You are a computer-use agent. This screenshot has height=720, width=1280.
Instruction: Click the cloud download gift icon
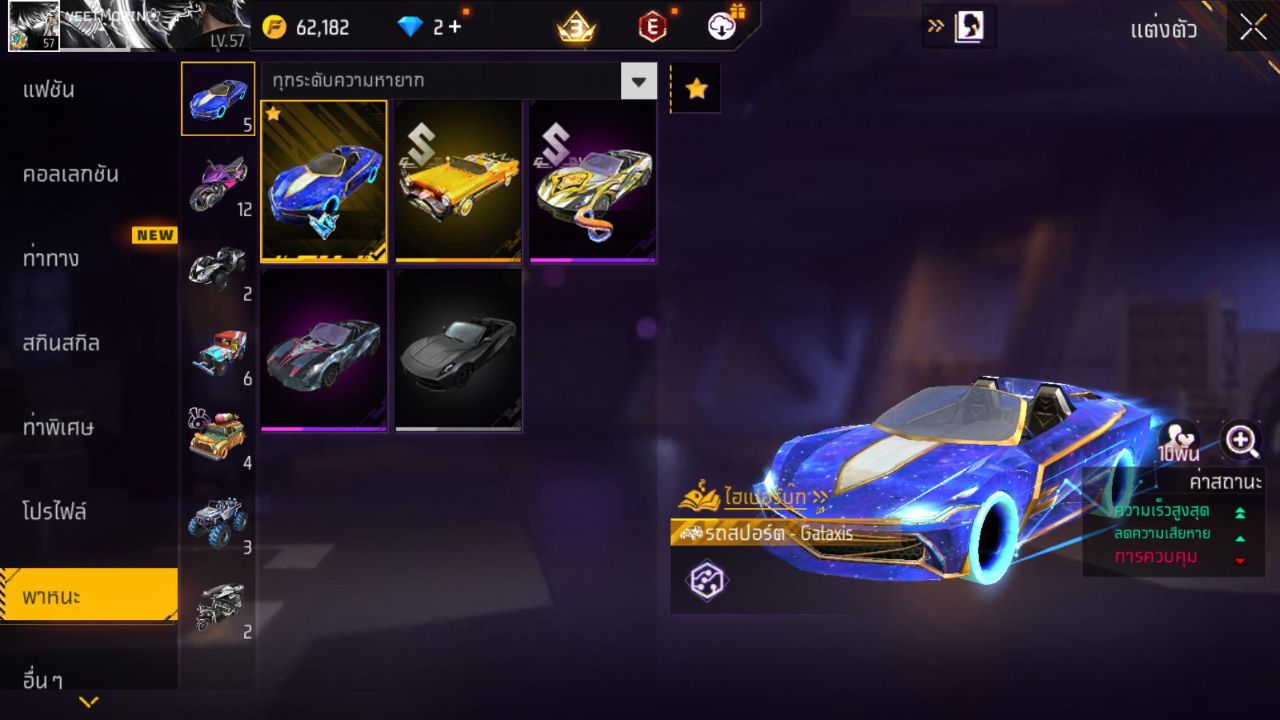click(x=724, y=28)
